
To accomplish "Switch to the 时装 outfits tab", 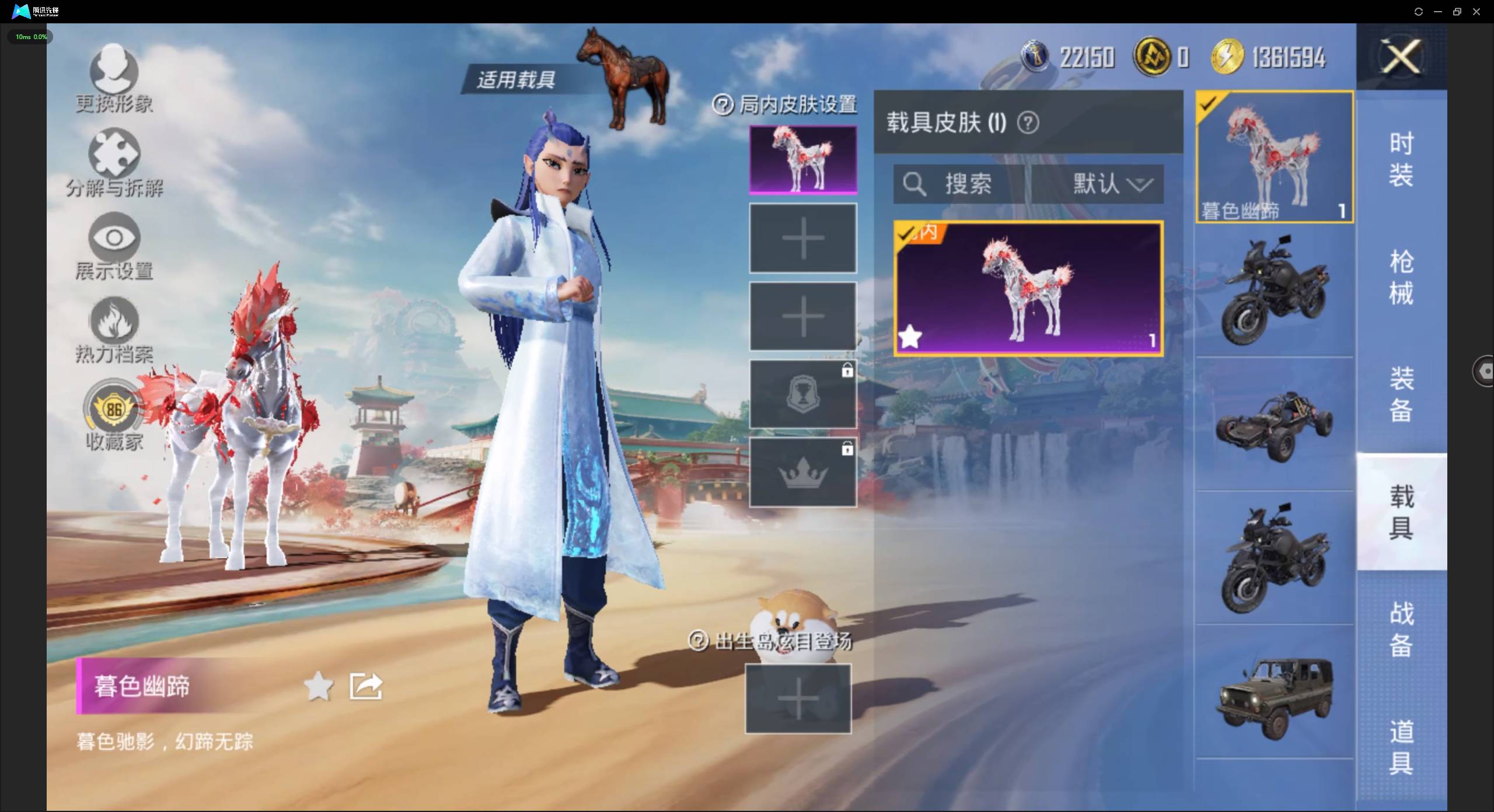I will [x=1401, y=159].
